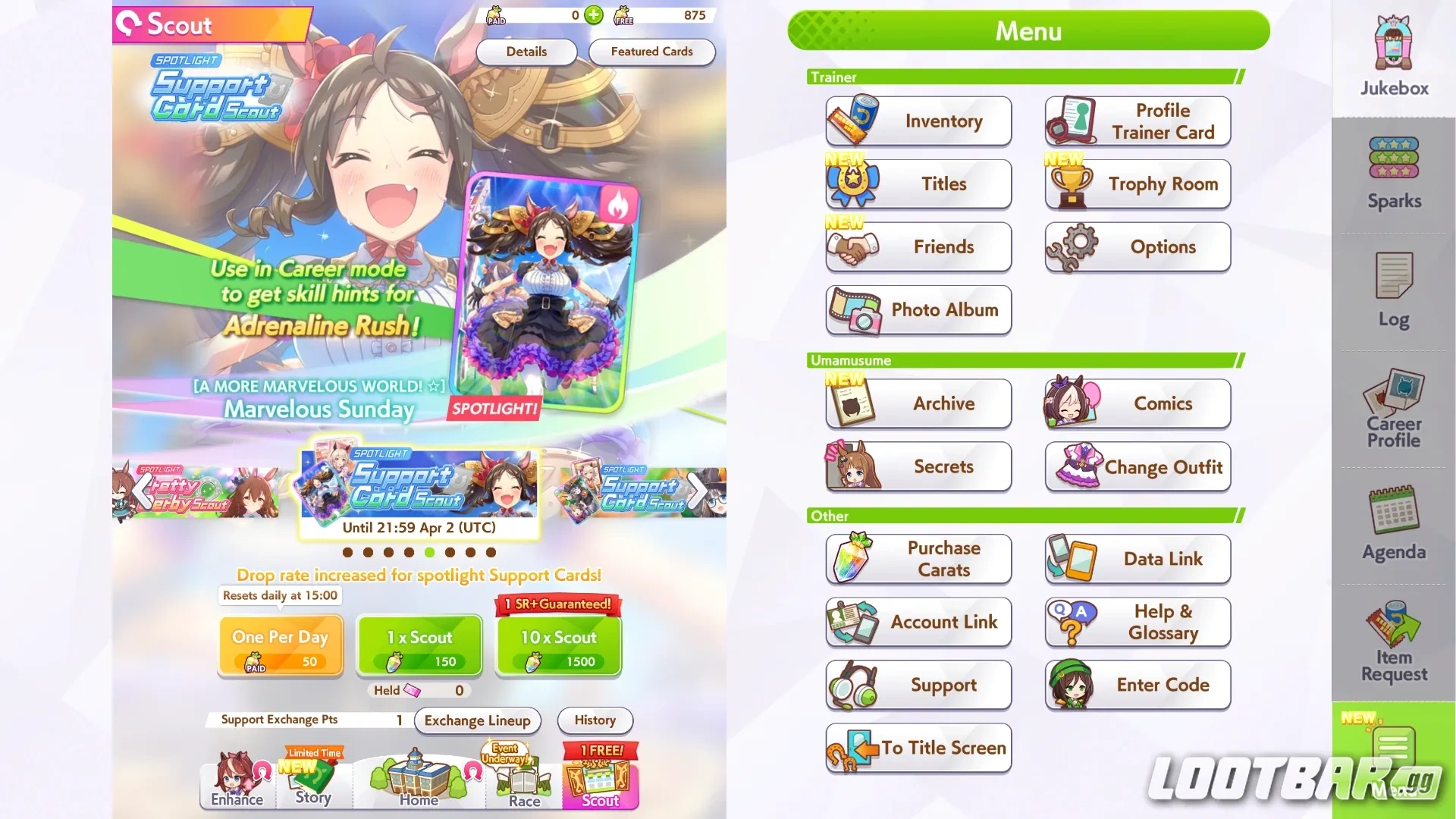View the Featured Cards list
The image size is (1456, 819).
651,52
